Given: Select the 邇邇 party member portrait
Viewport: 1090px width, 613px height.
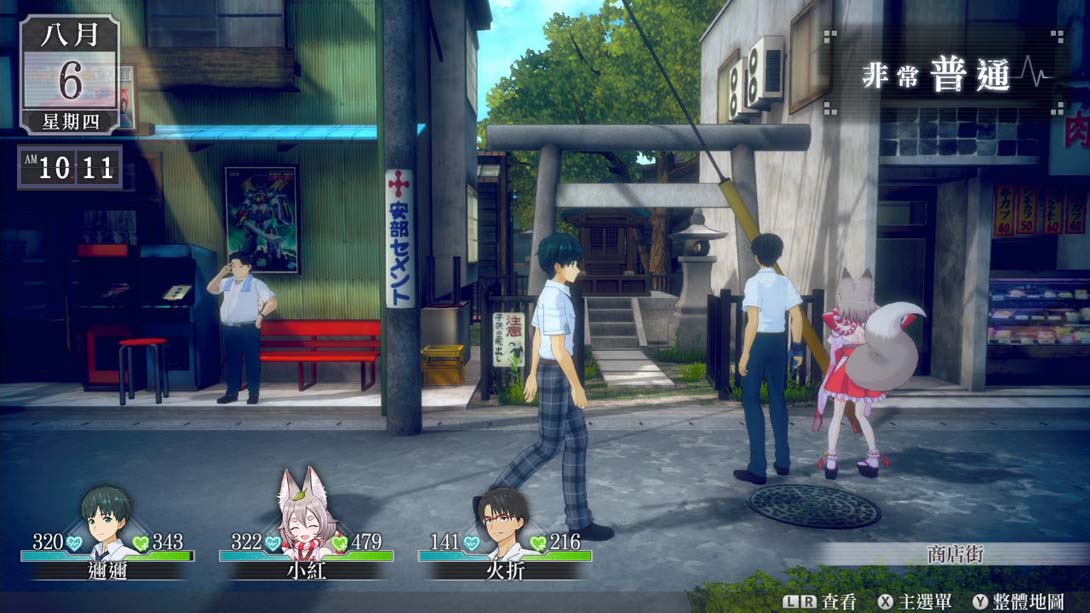Looking at the screenshot, I should tap(107, 520).
